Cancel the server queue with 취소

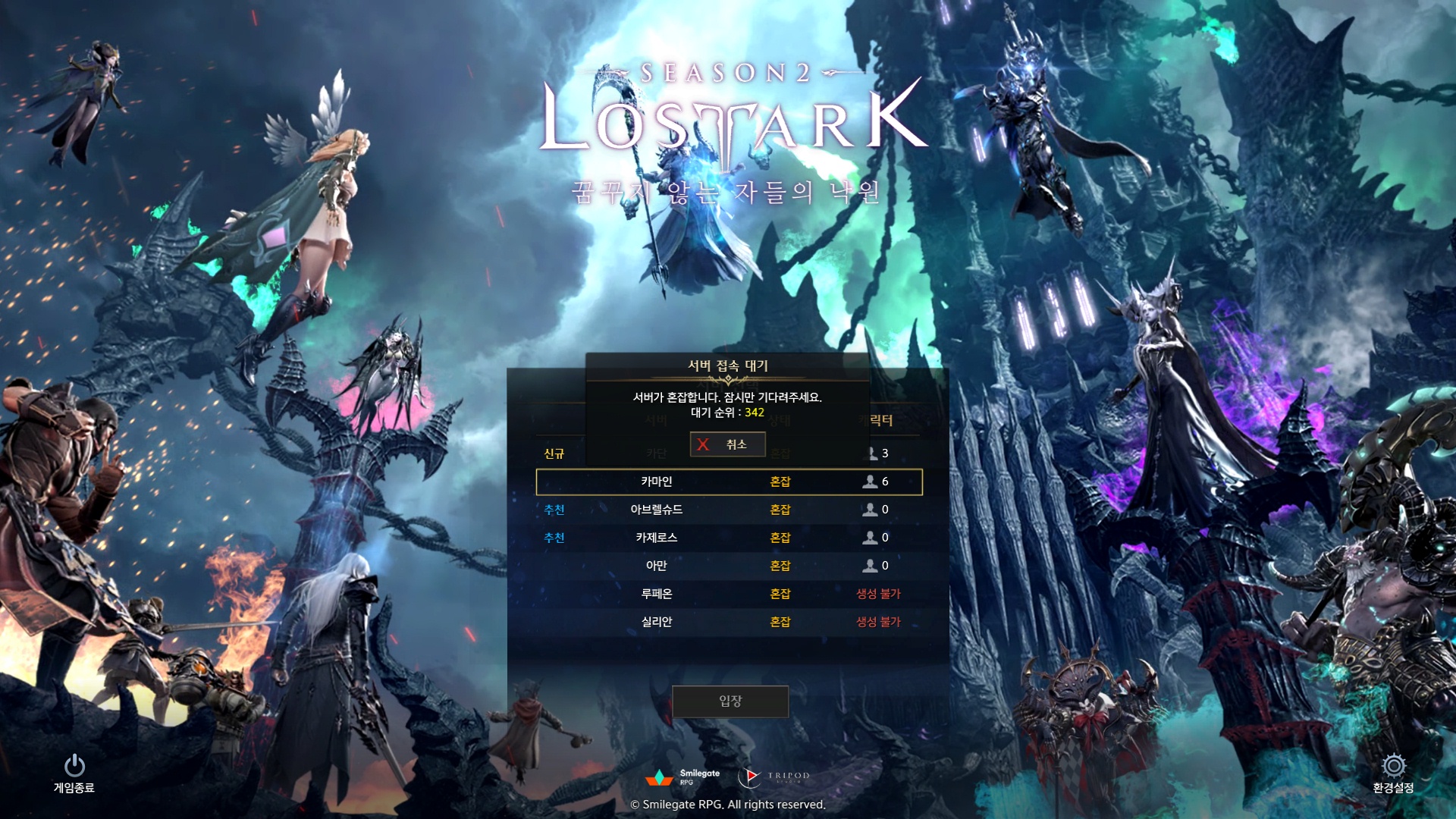[x=727, y=444]
